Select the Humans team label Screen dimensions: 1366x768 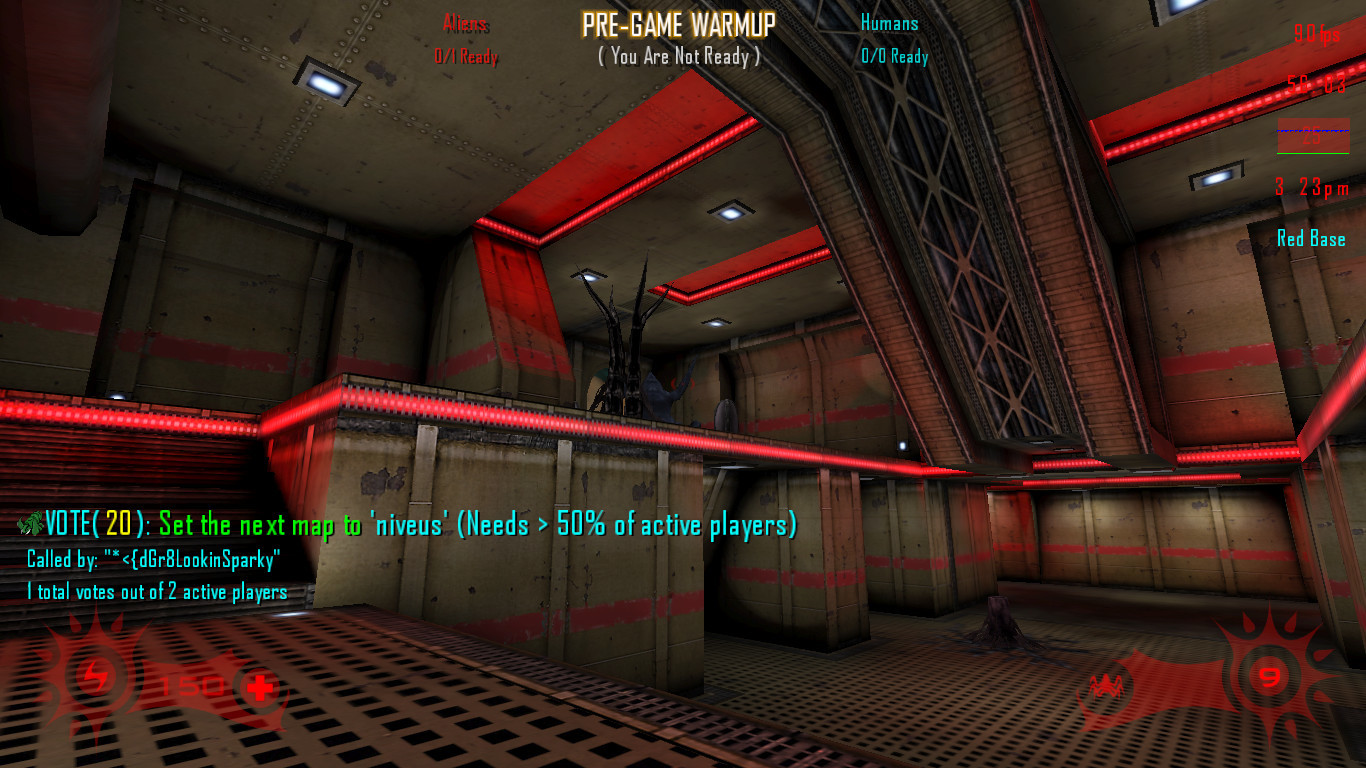pyautogui.click(x=889, y=23)
